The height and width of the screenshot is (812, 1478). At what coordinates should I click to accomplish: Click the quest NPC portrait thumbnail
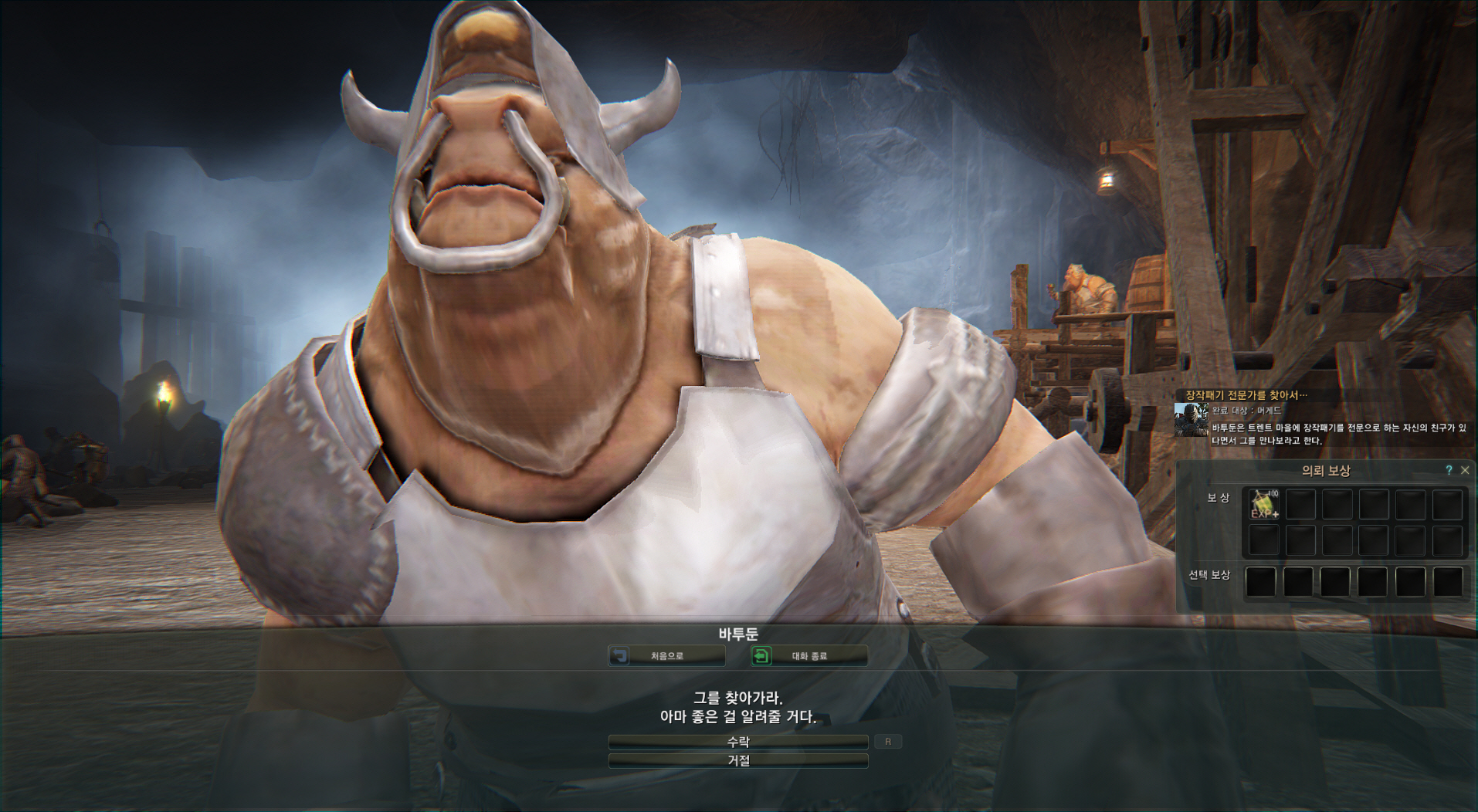click(1191, 420)
